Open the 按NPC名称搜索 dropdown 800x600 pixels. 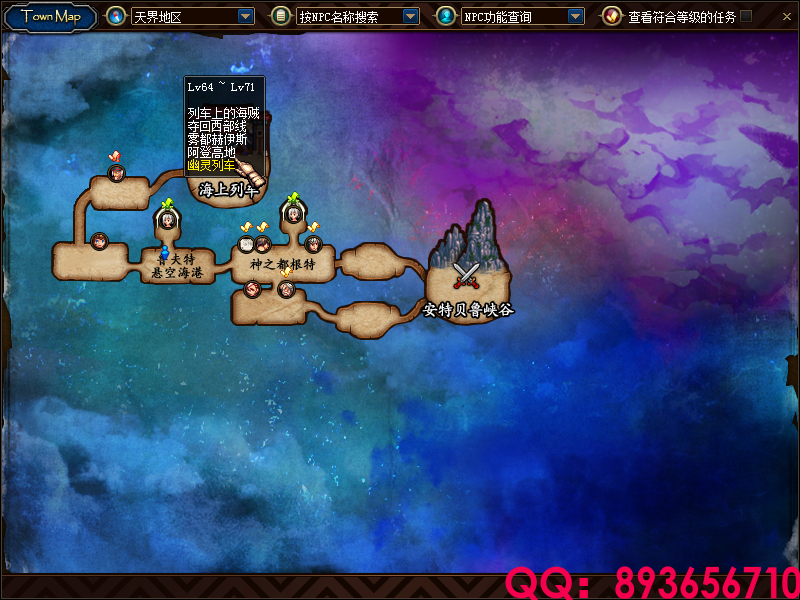410,17
